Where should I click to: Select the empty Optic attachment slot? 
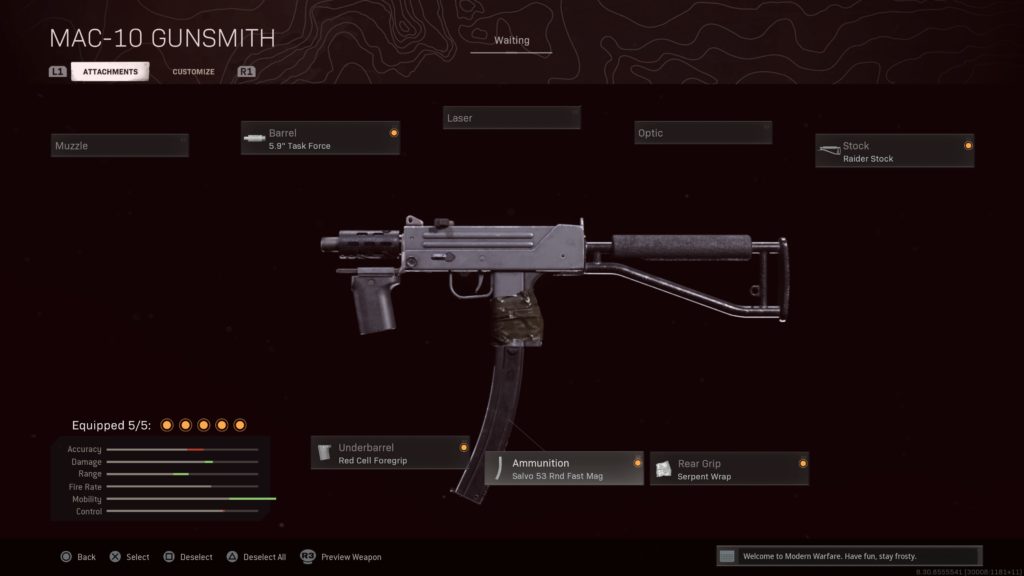703,133
